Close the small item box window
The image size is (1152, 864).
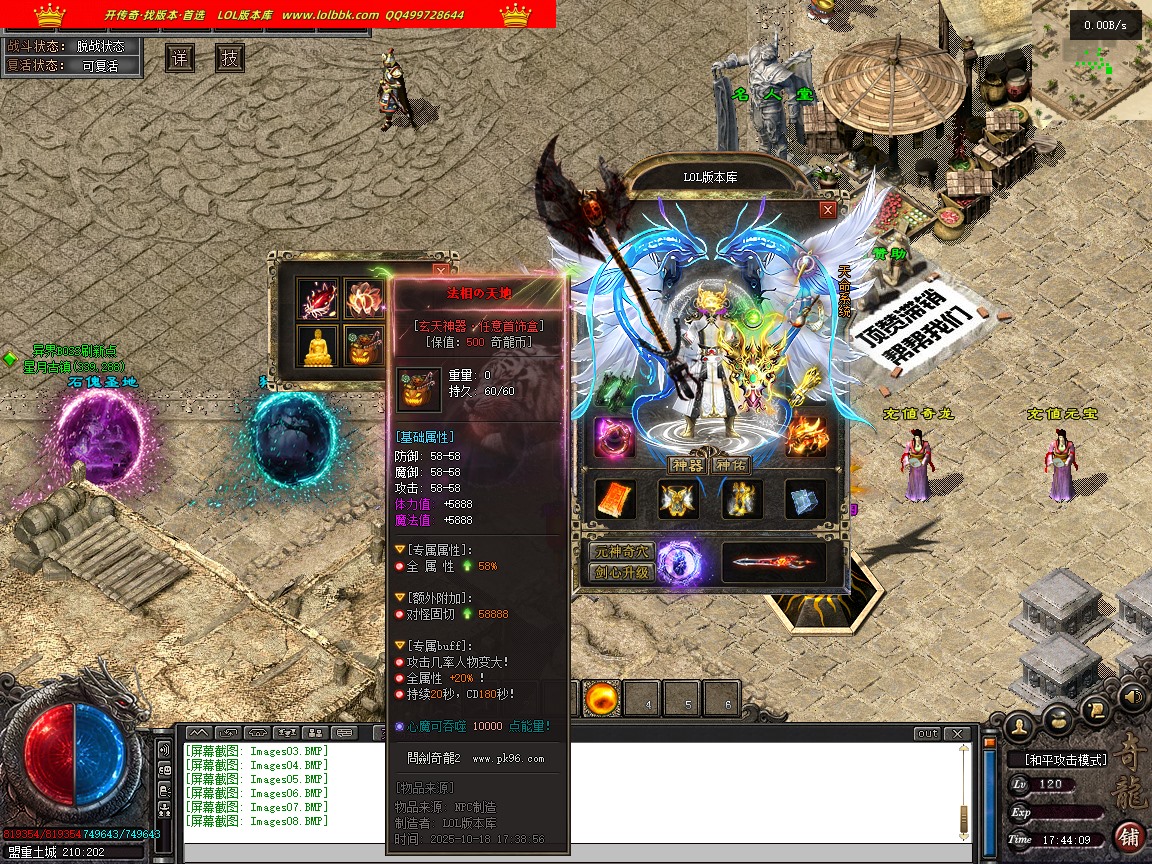(x=440, y=270)
